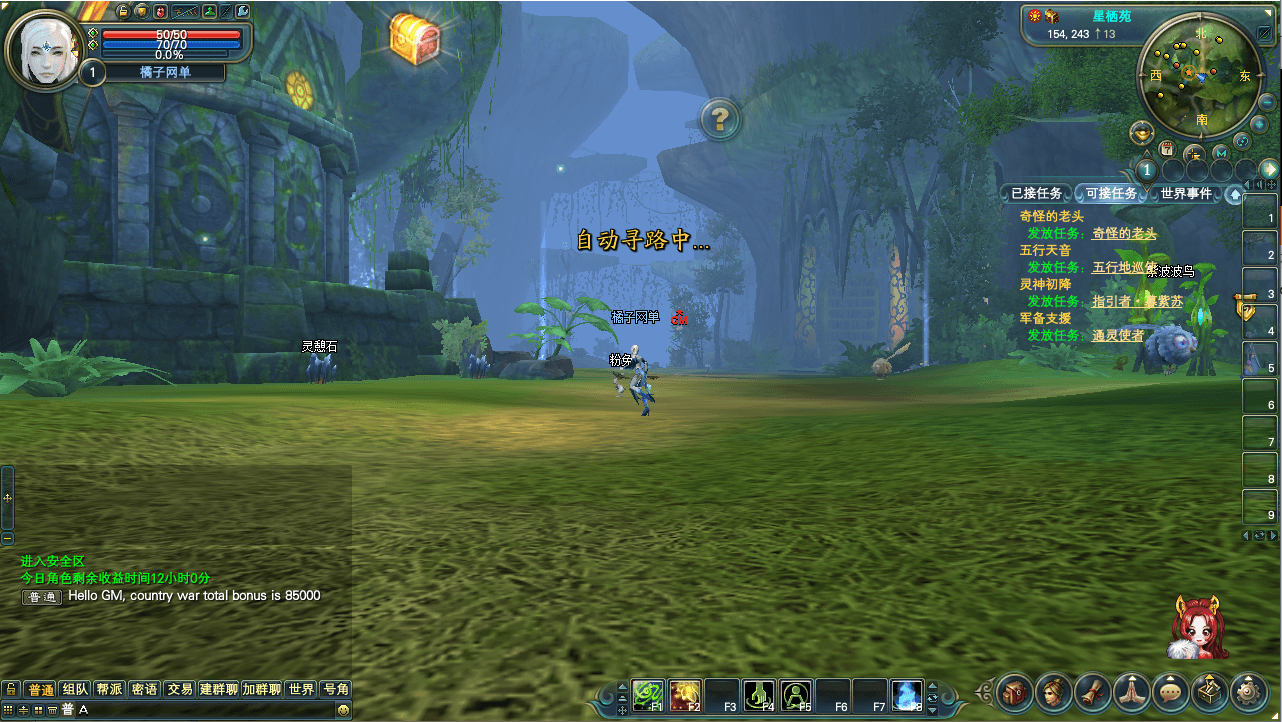The width and height of the screenshot is (1282, 722).
Task: Open the backpack inventory icon
Action: pyautogui.click(x=1014, y=691)
